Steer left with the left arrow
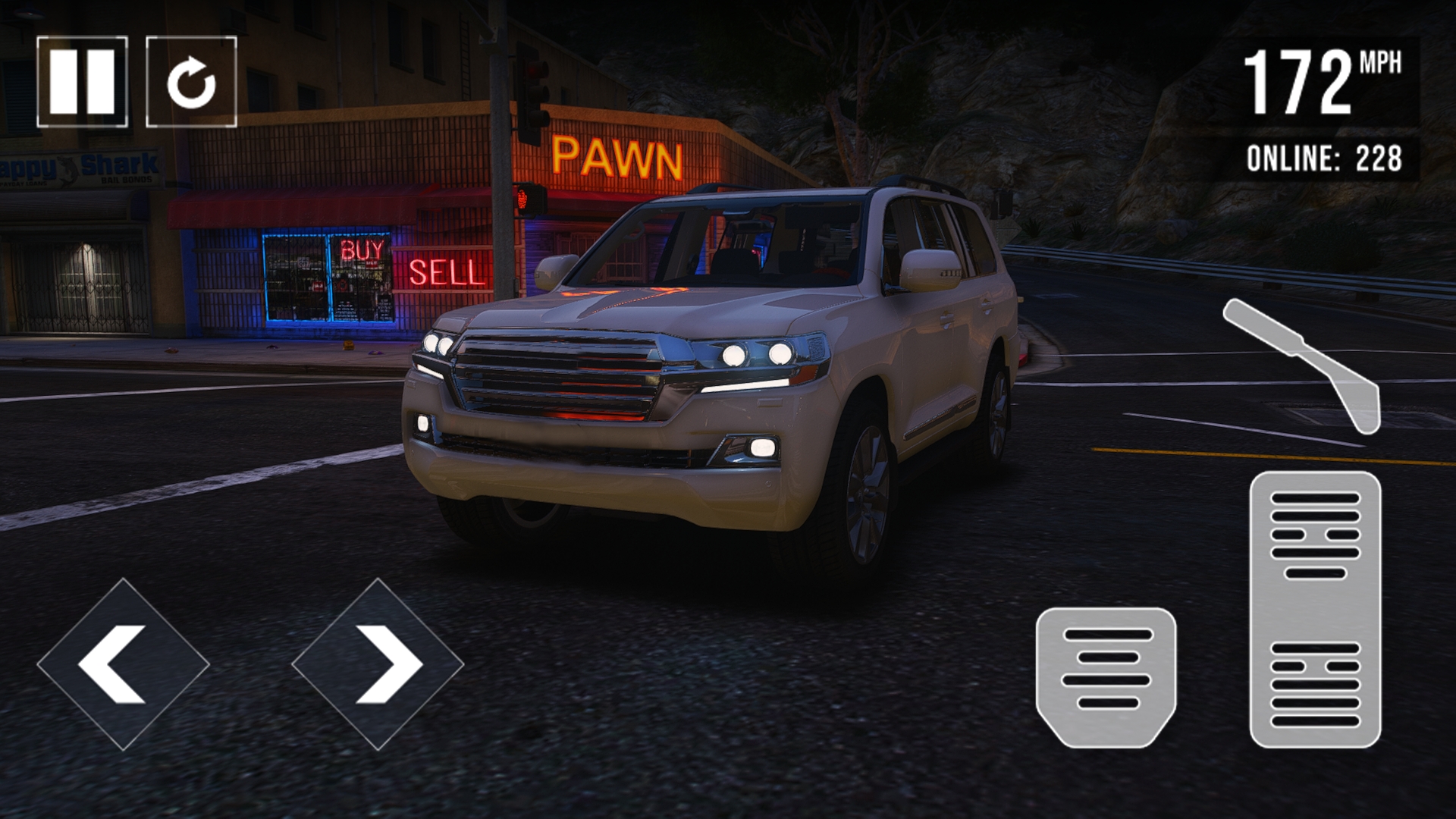Viewport: 1456px width, 819px height. pyautogui.click(x=123, y=664)
